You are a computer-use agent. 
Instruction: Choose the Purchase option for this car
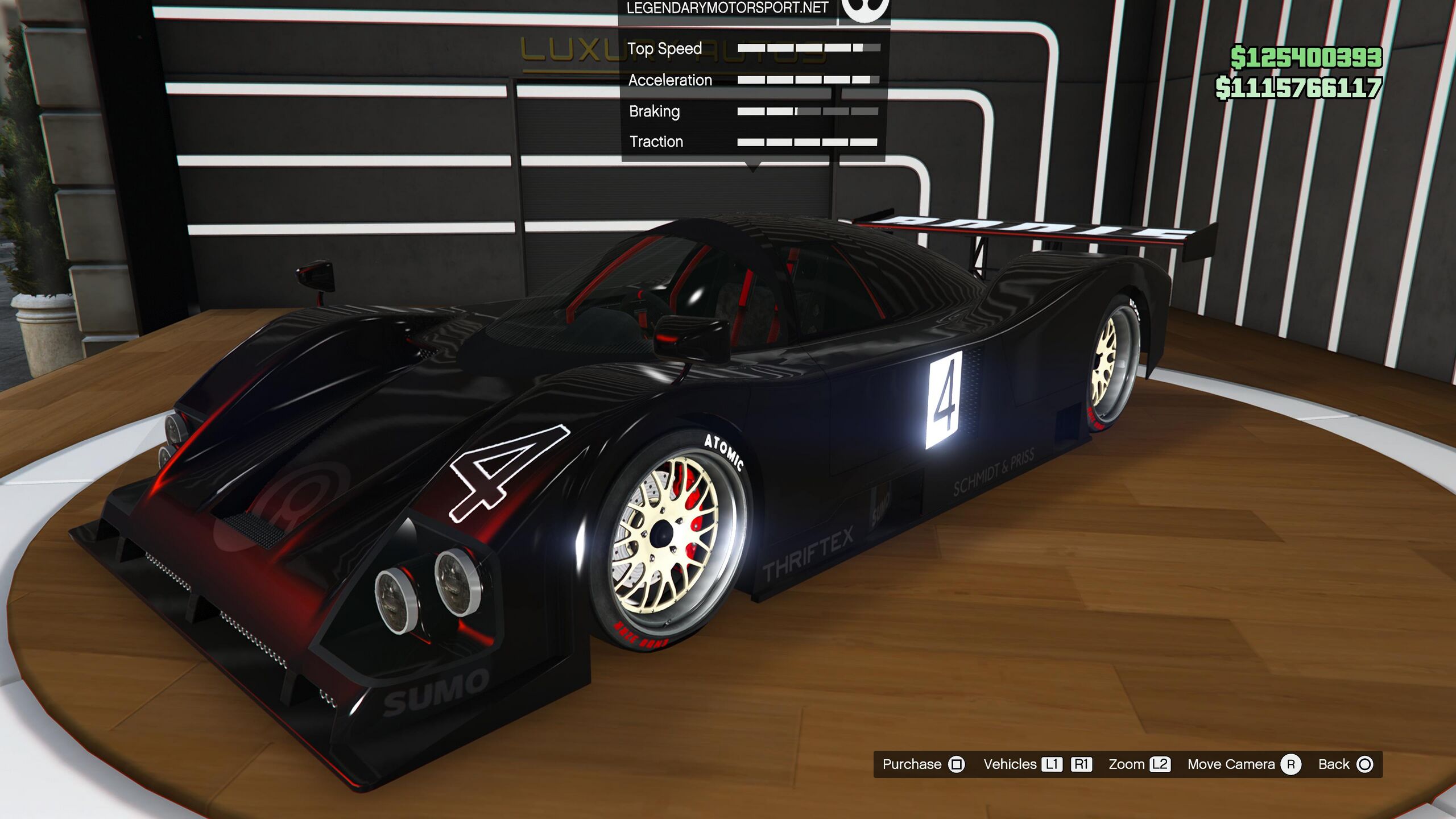pos(923,764)
